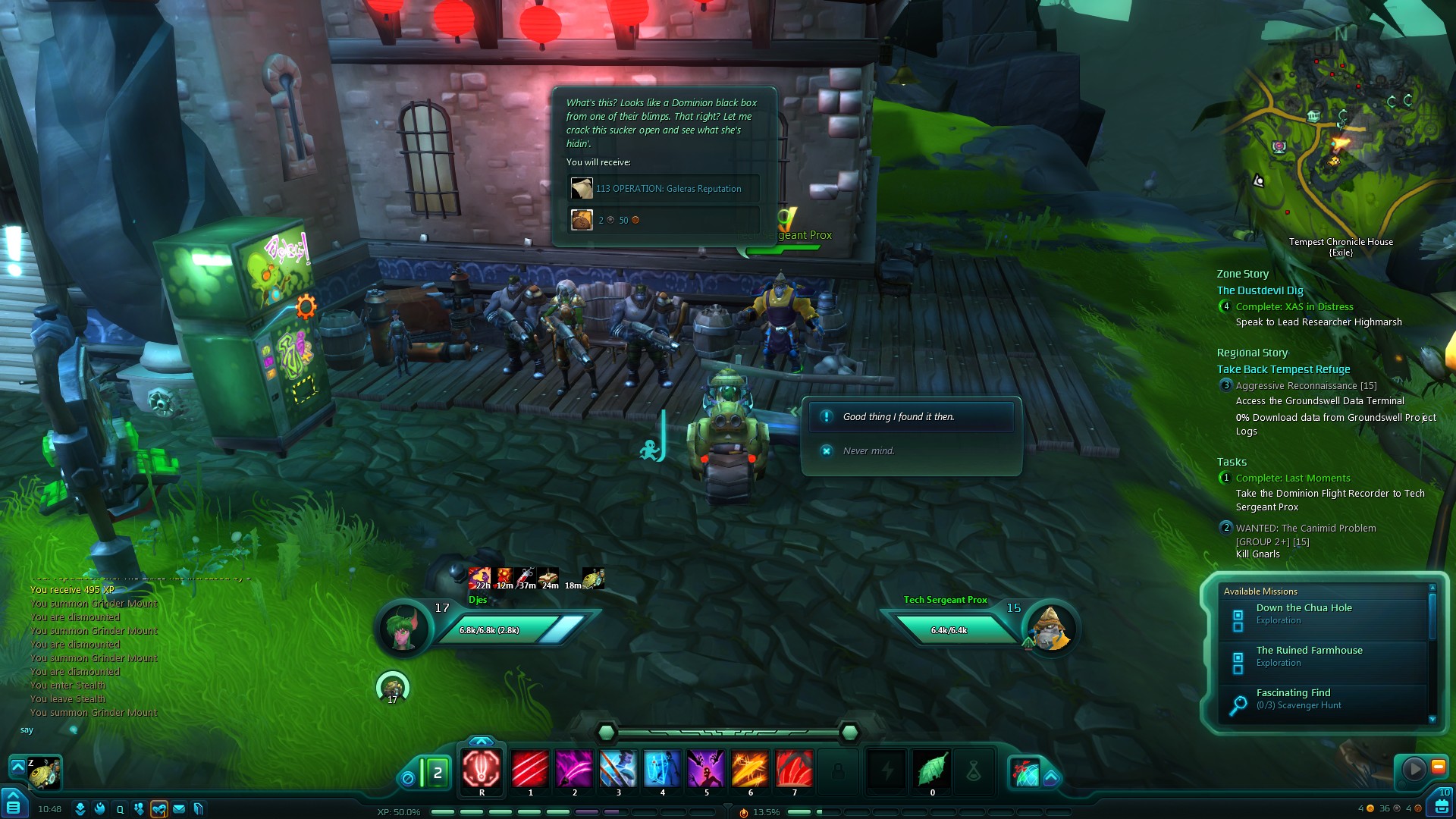Click the Grinder Mount icon button
1456x819 pixels.
click(x=45, y=773)
